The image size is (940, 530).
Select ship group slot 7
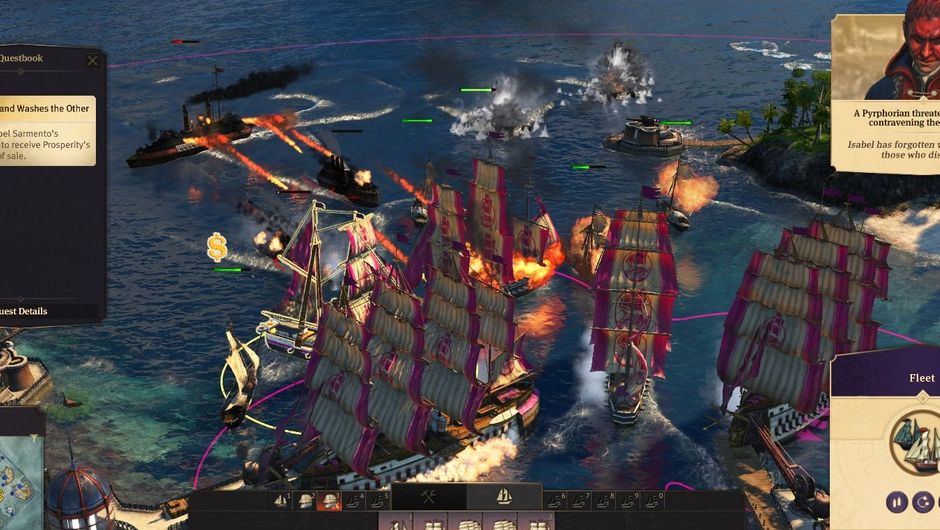[x=580, y=500]
